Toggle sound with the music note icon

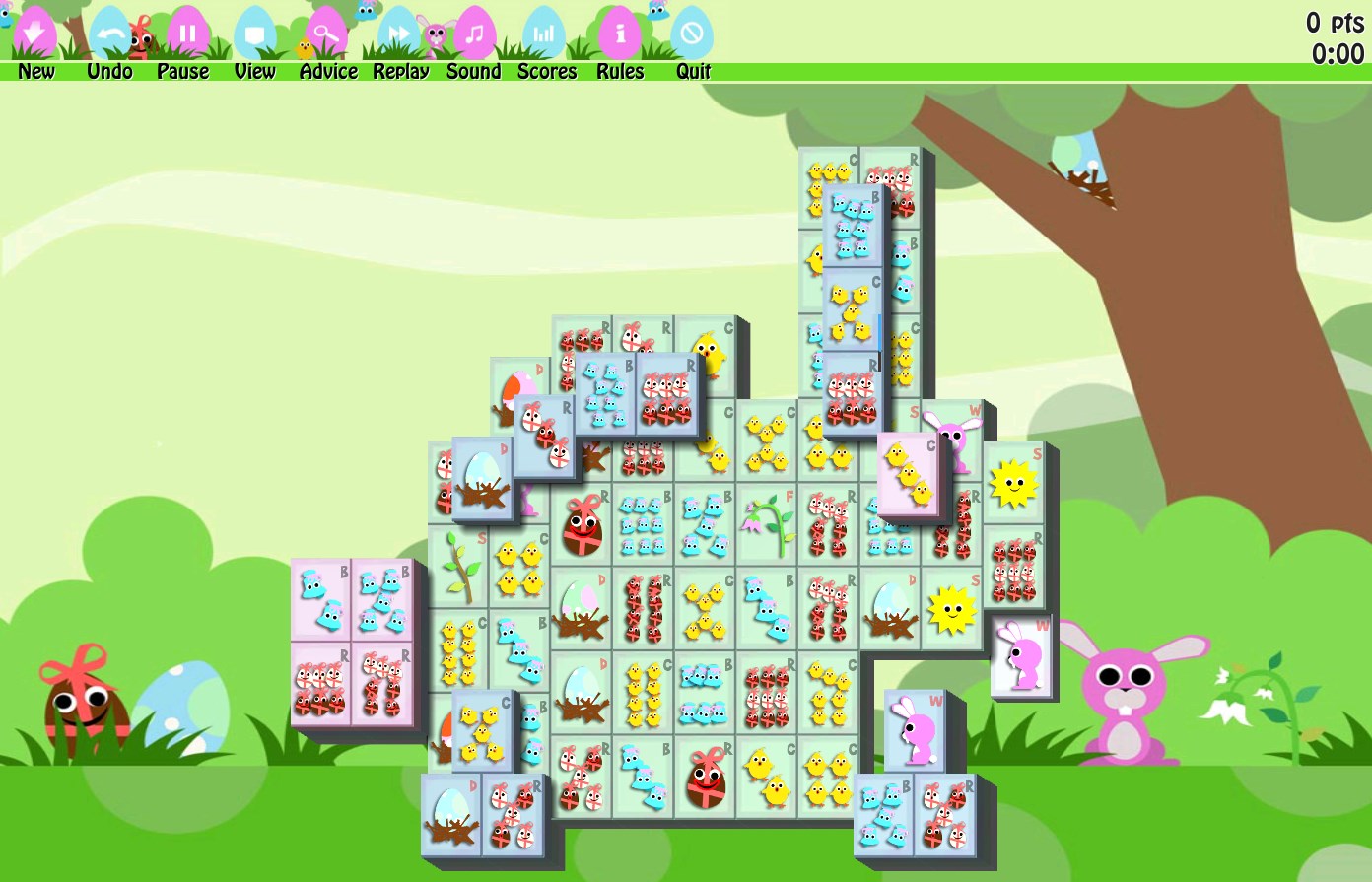[x=473, y=33]
